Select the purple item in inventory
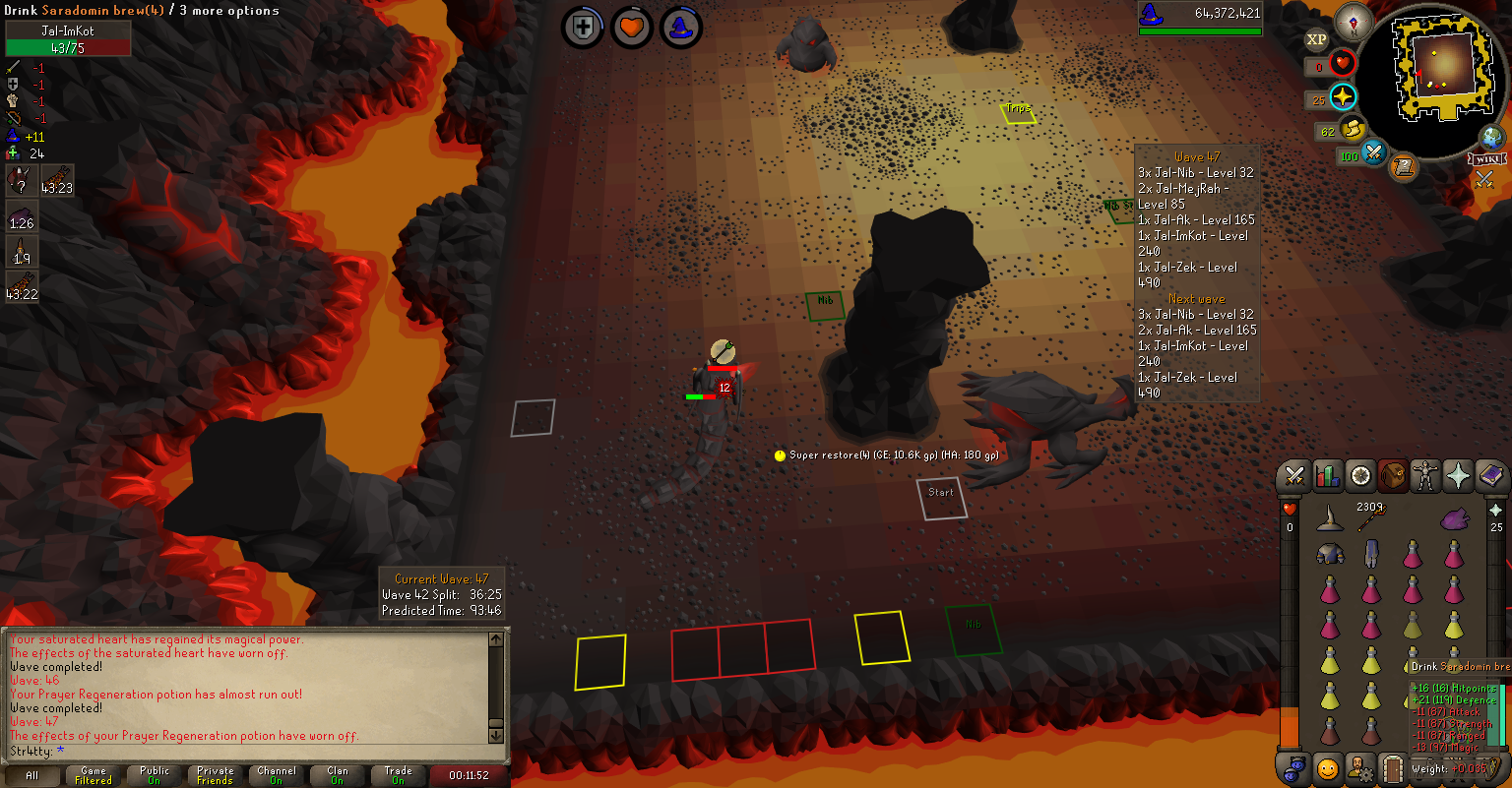Screen dimensions: 1512x788 (1454, 518)
